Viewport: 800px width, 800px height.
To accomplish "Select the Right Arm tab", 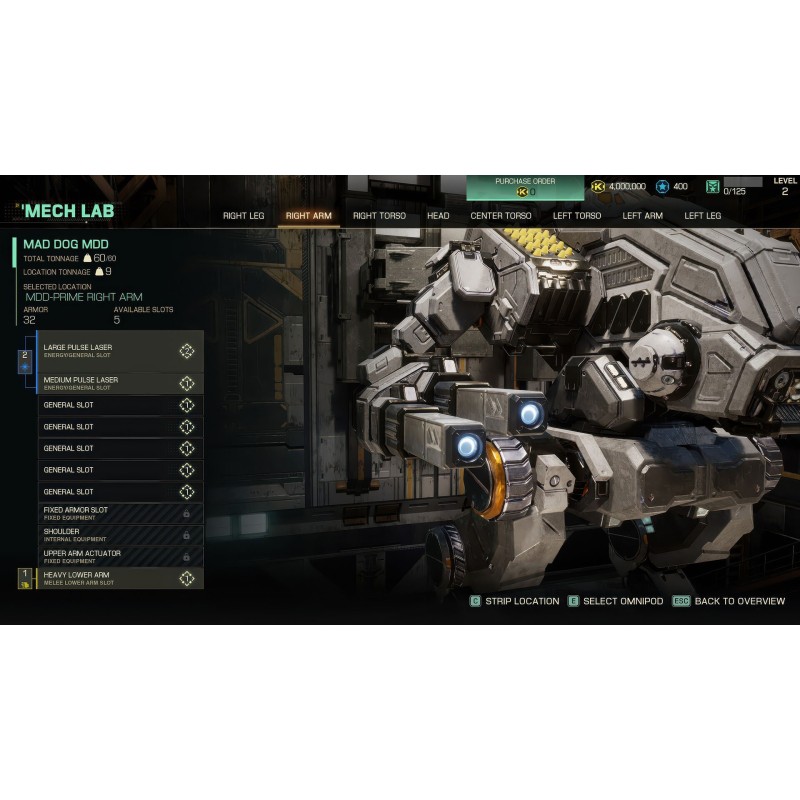I will (308, 215).
